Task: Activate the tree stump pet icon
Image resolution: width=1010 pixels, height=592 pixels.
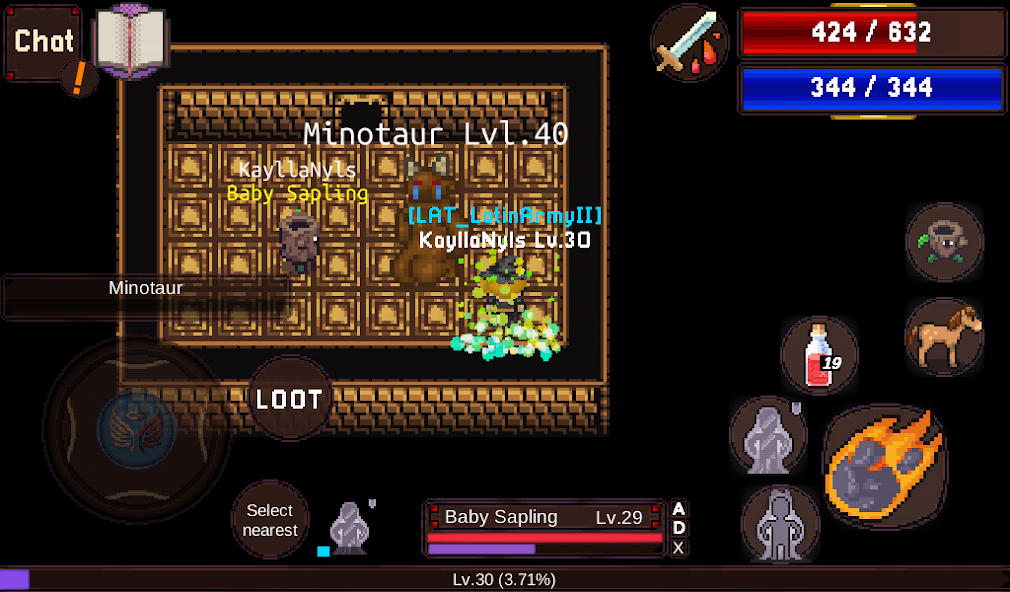Action: [x=944, y=242]
